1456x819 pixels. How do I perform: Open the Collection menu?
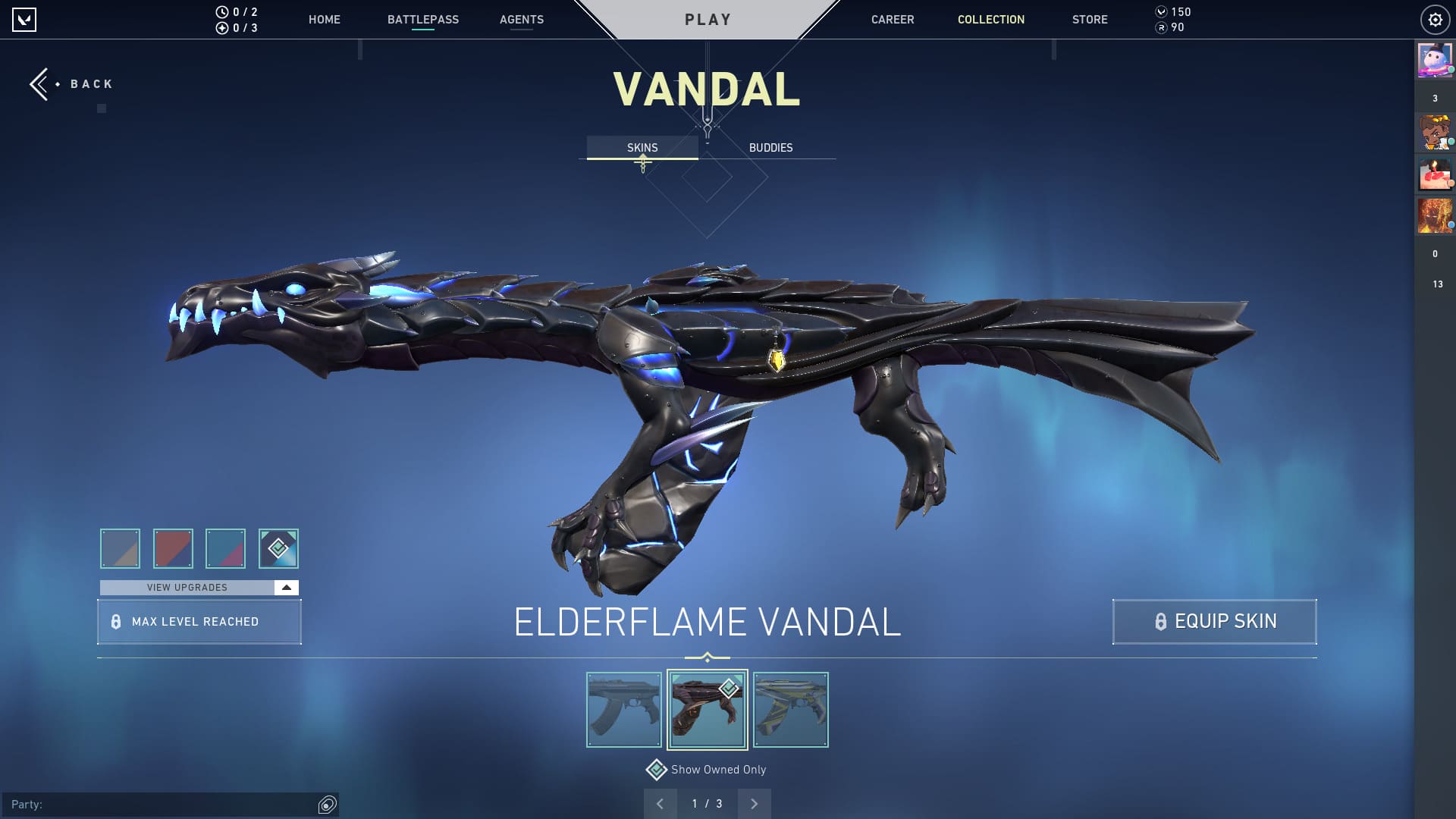click(x=990, y=20)
